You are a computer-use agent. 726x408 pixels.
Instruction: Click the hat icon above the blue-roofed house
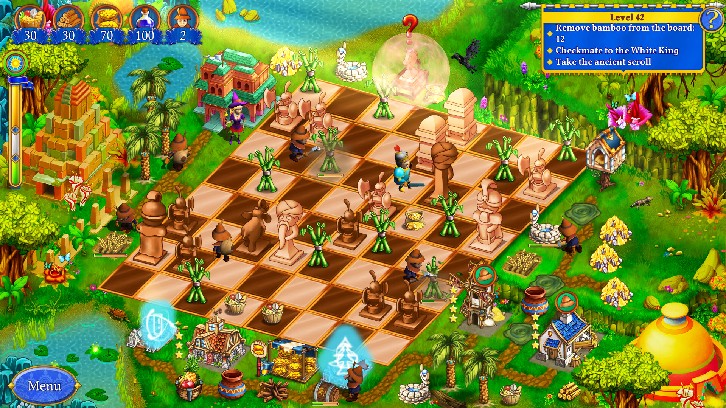tap(566, 300)
